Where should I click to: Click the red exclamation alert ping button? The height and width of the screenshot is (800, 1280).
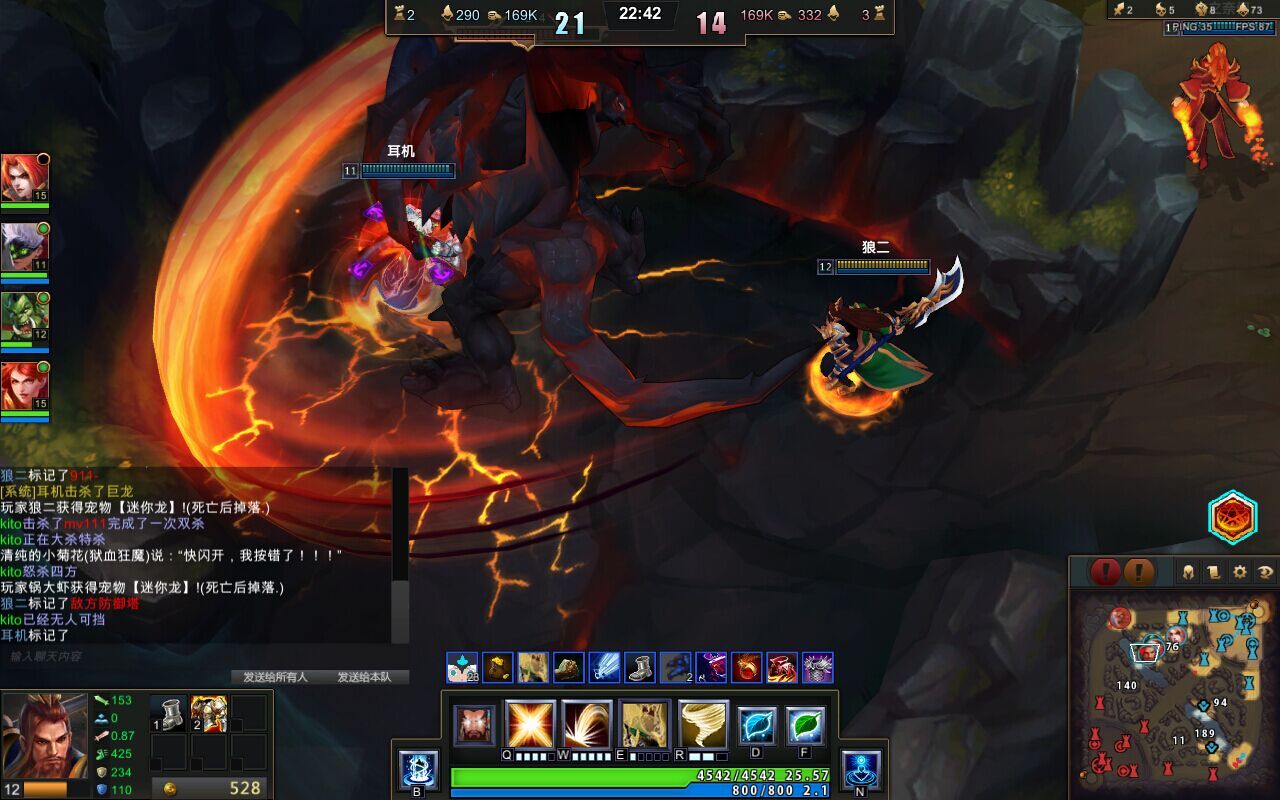click(1105, 572)
